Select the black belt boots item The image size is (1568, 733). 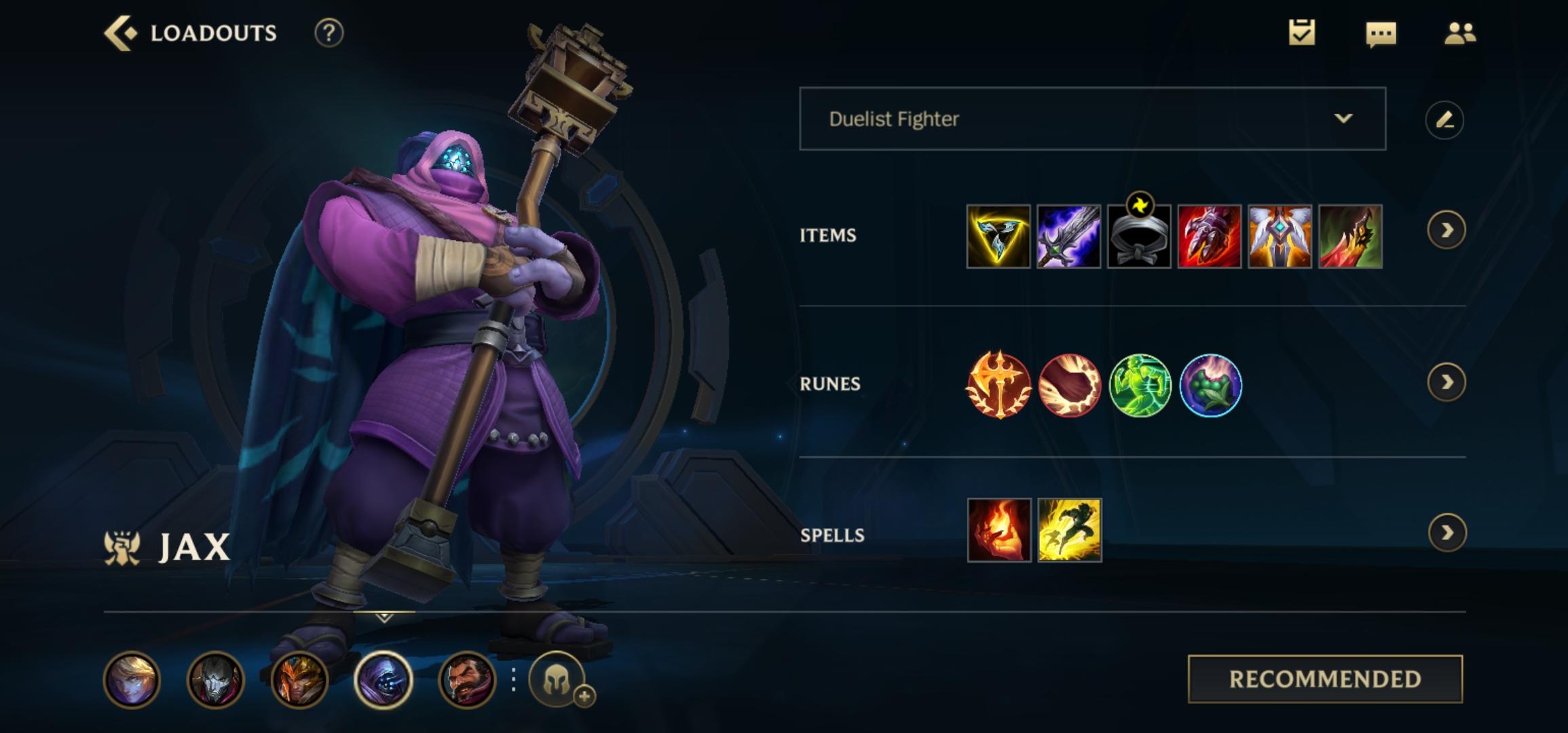click(x=1139, y=236)
